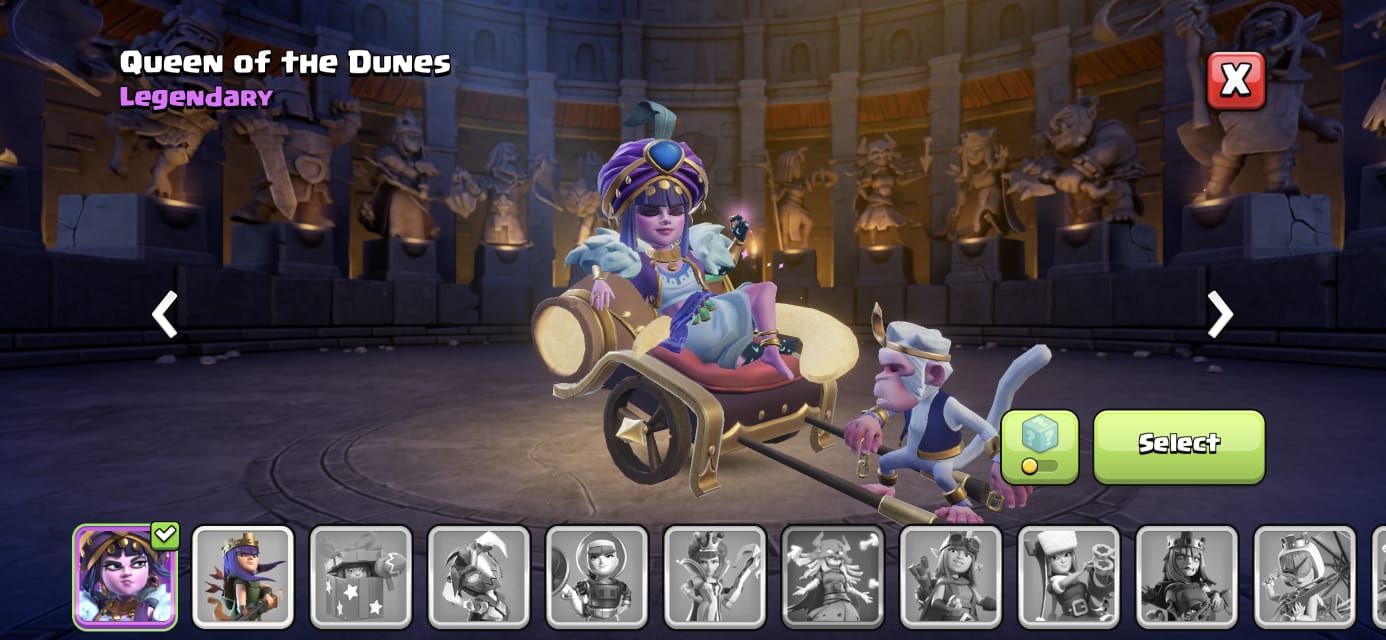Choose the goggles-wearing queen skin thumbnail
The image size is (1386, 640).
951,577
